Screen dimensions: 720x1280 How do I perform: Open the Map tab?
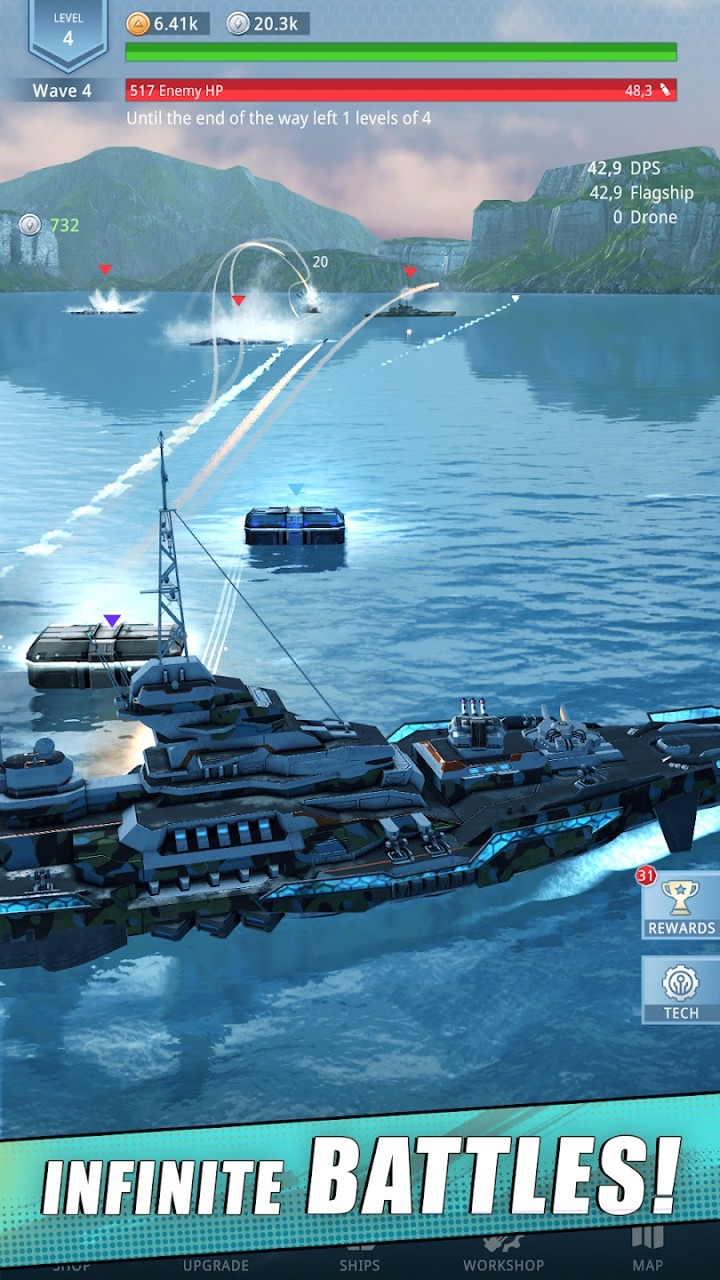[x=647, y=1250]
